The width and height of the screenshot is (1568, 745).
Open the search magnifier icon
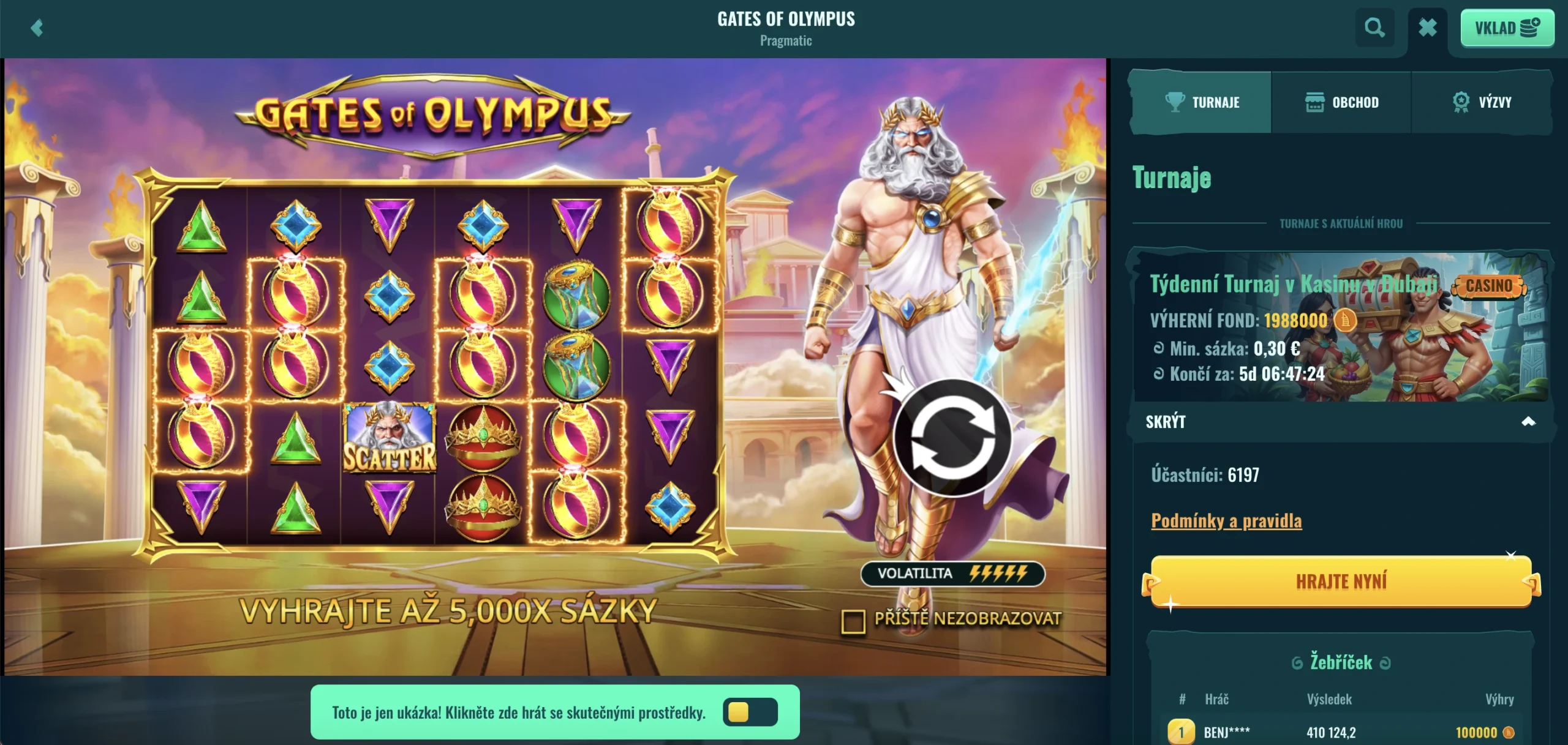[x=1375, y=28]
